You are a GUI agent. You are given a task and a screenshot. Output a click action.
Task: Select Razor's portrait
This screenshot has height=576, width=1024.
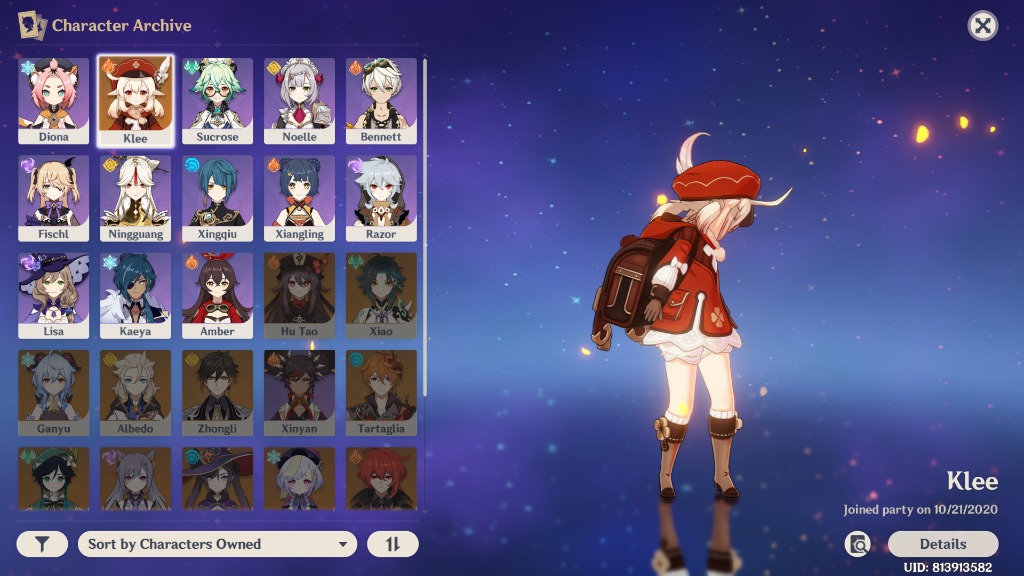(x=381, y=197)
